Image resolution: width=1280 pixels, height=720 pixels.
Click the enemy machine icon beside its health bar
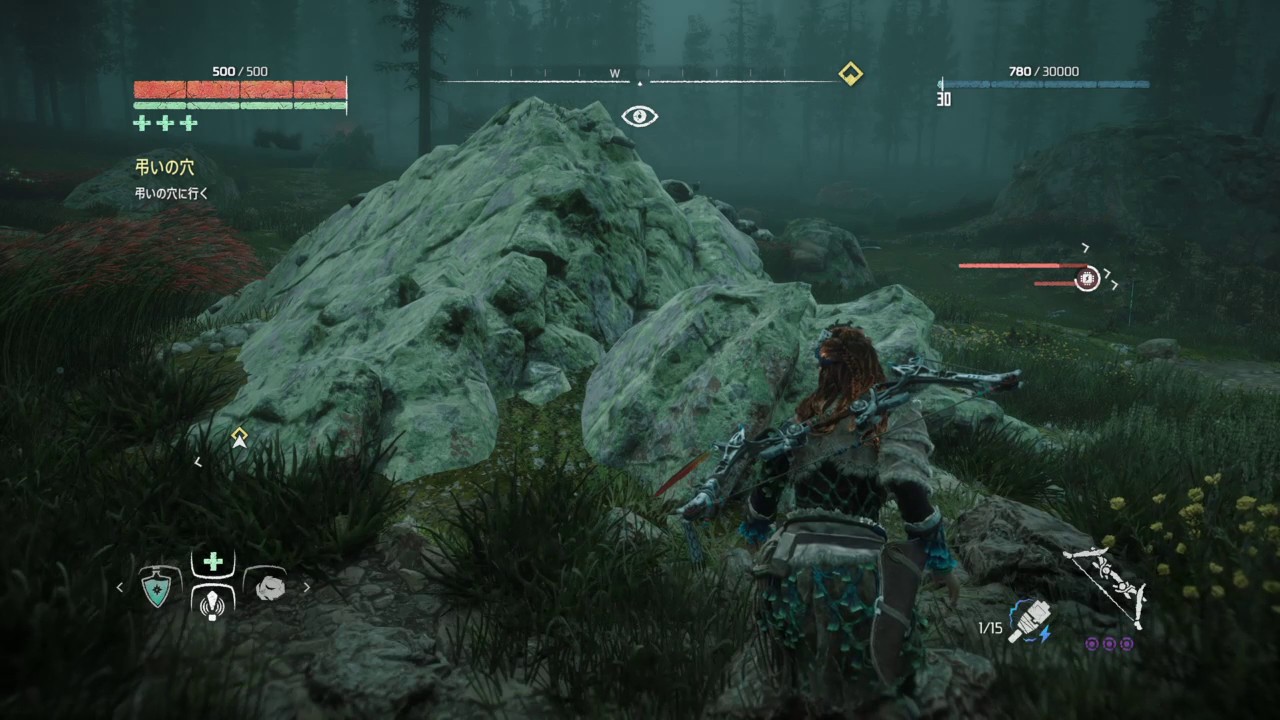[x=1086, y=278]
